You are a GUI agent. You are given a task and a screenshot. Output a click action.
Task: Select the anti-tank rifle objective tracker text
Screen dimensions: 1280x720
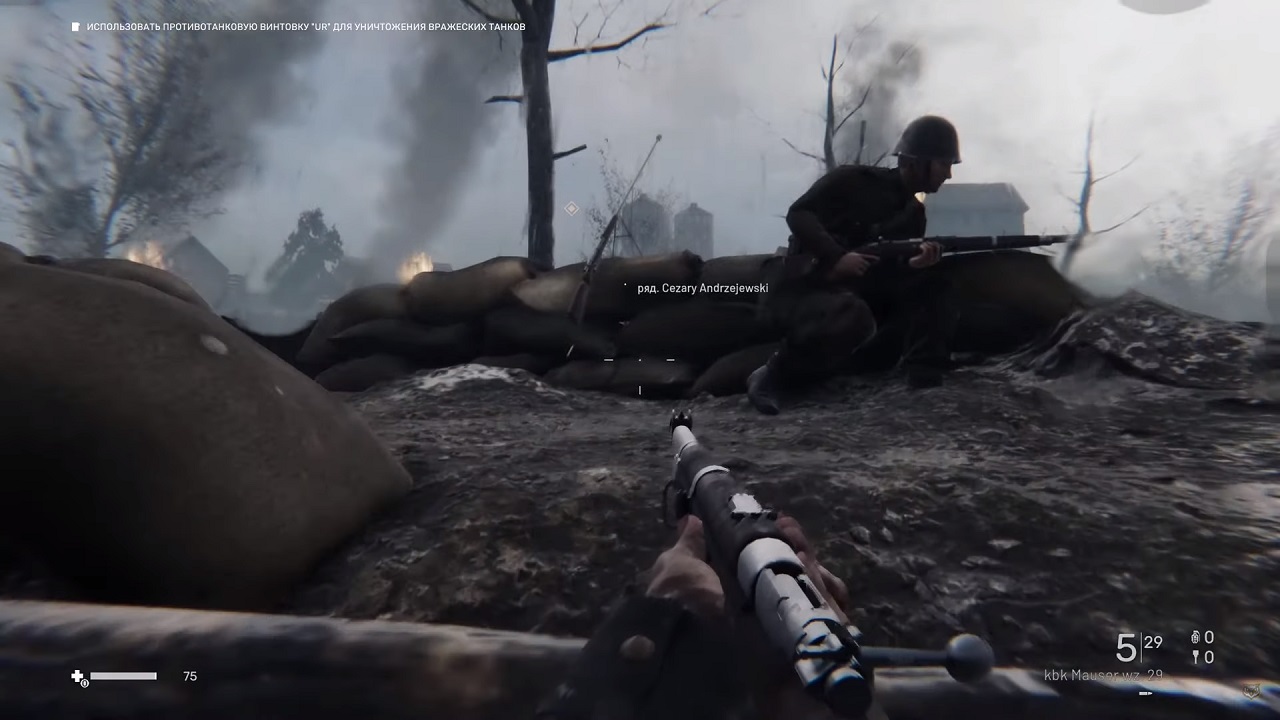(305, 27)
